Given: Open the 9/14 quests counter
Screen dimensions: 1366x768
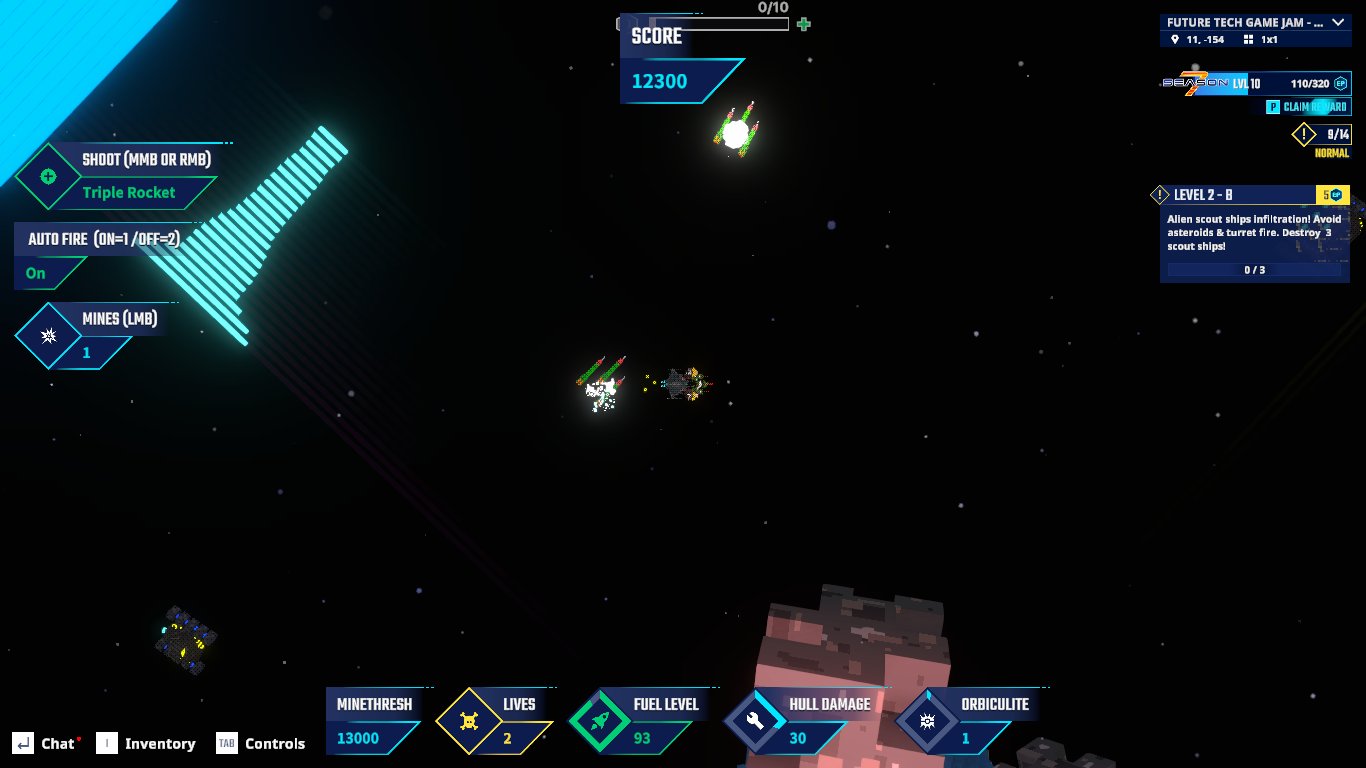Looking at the screenshot, I should [1322, 134].
